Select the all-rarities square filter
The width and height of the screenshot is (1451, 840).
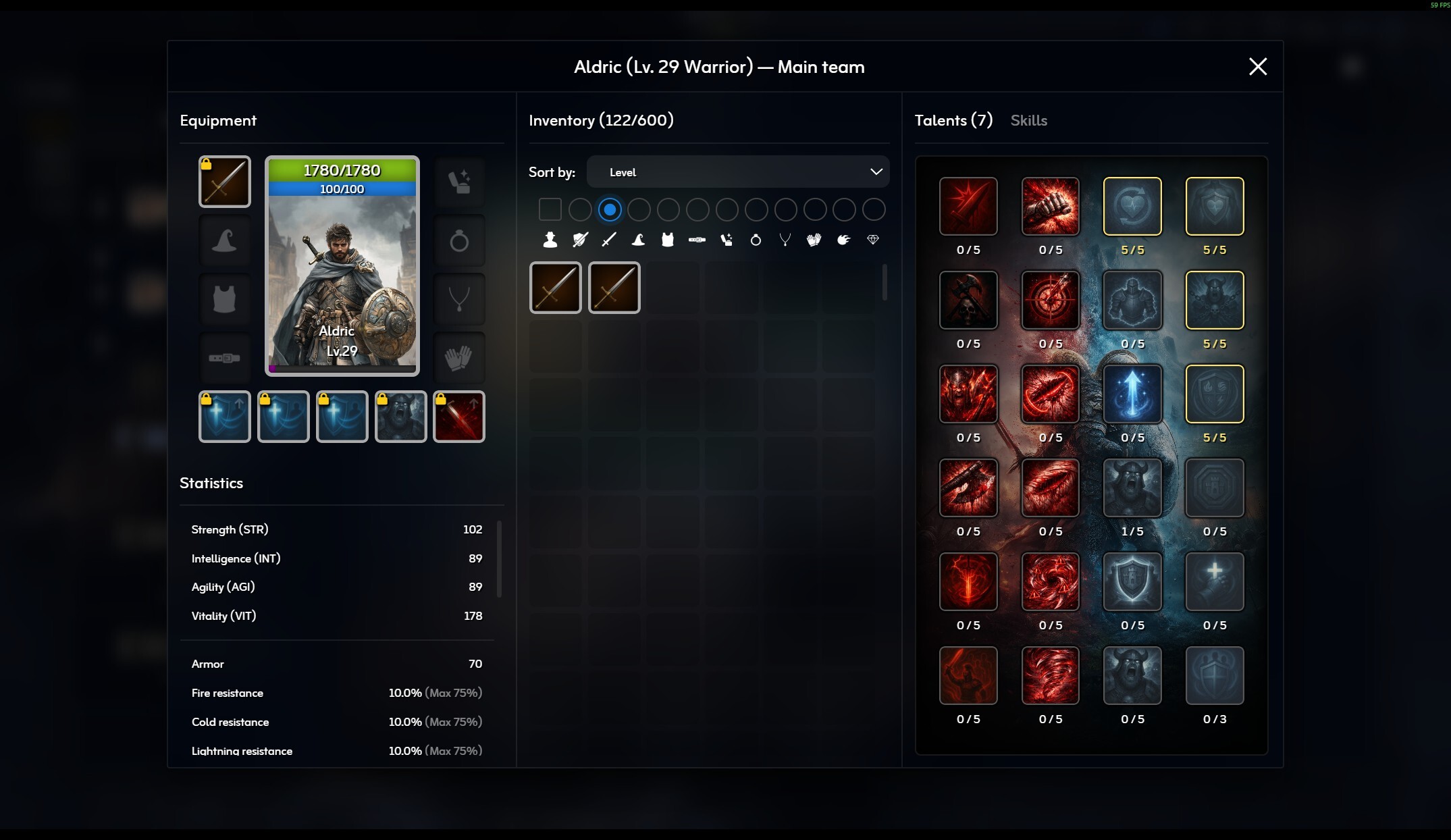click(550, 209)
